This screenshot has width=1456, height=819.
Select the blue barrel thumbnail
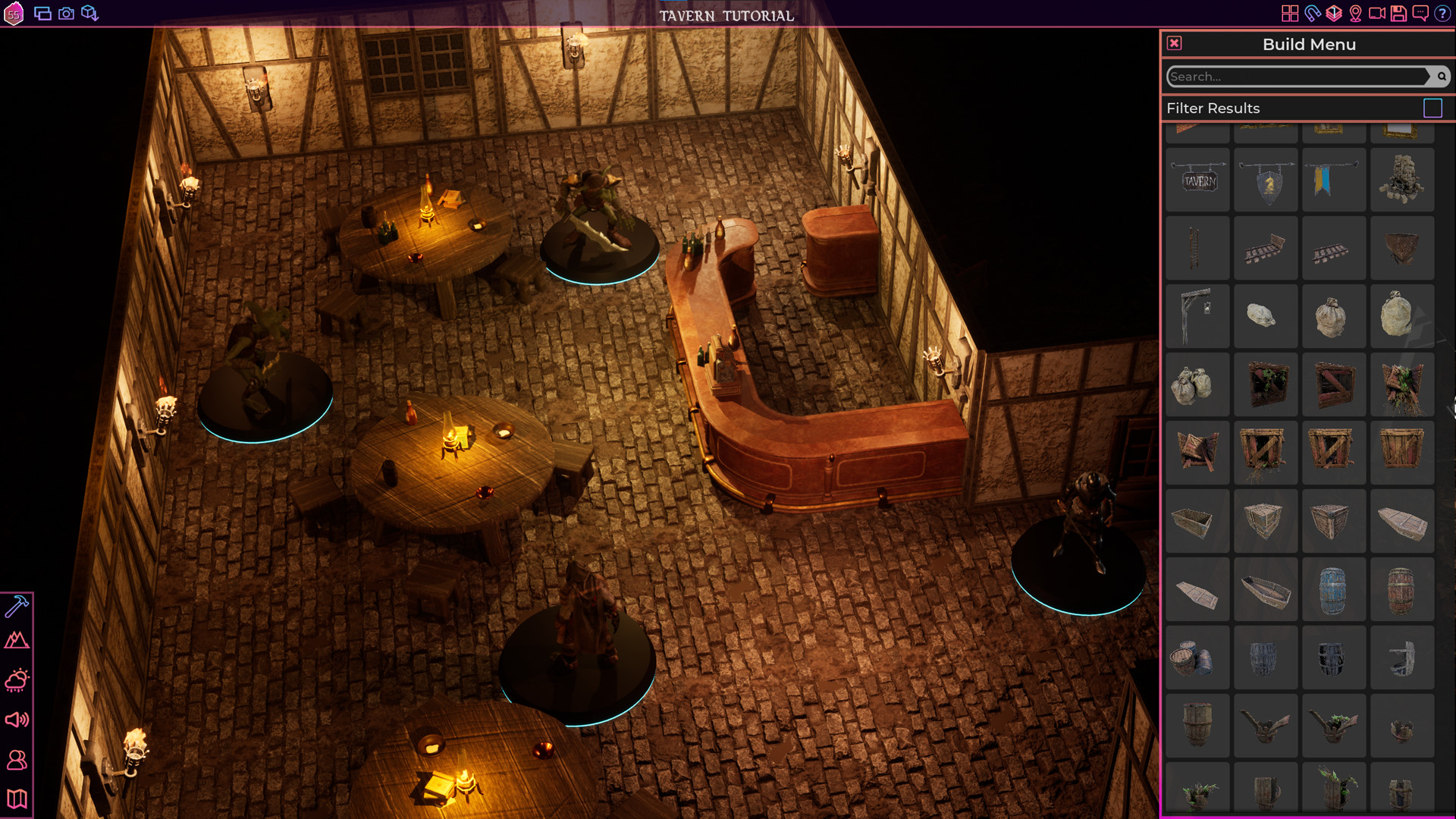(x=1334, y=589)
